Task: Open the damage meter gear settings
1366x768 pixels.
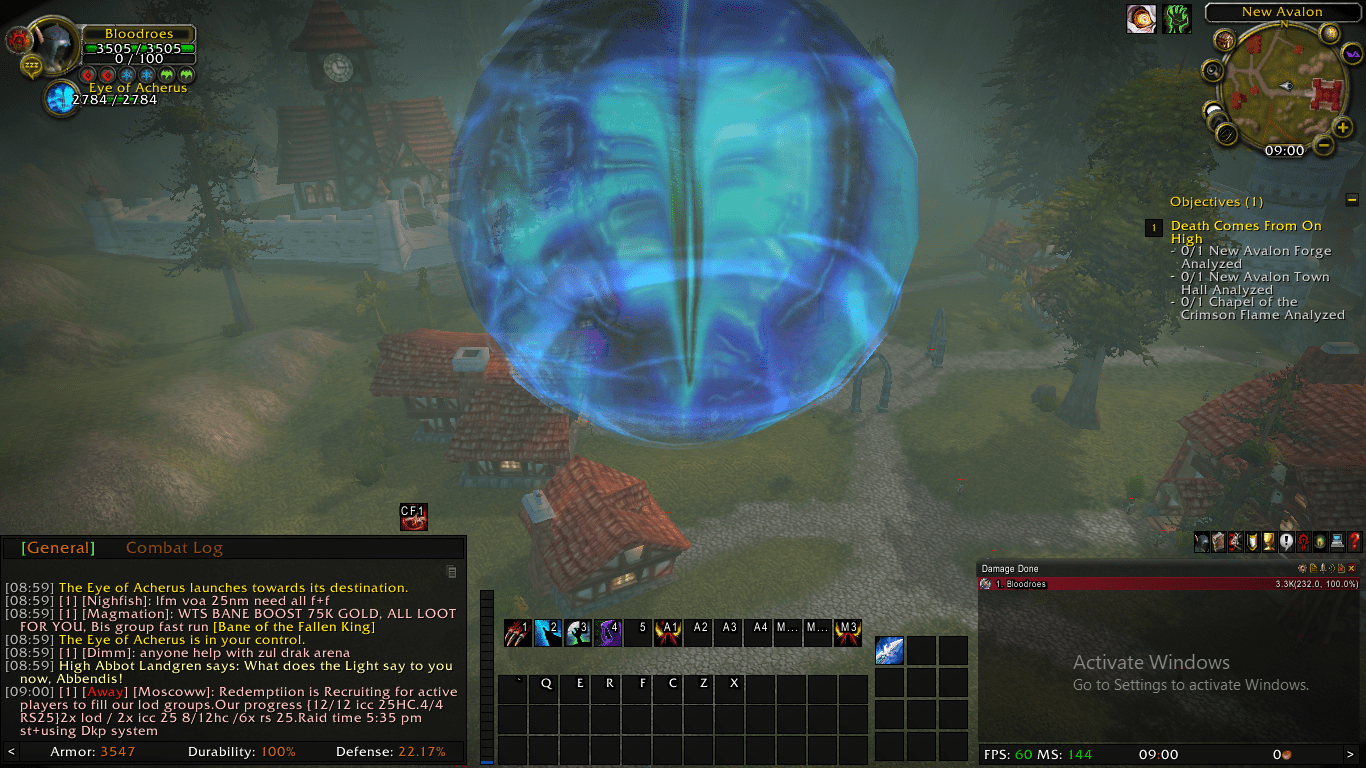Action: pos(1302,568)
